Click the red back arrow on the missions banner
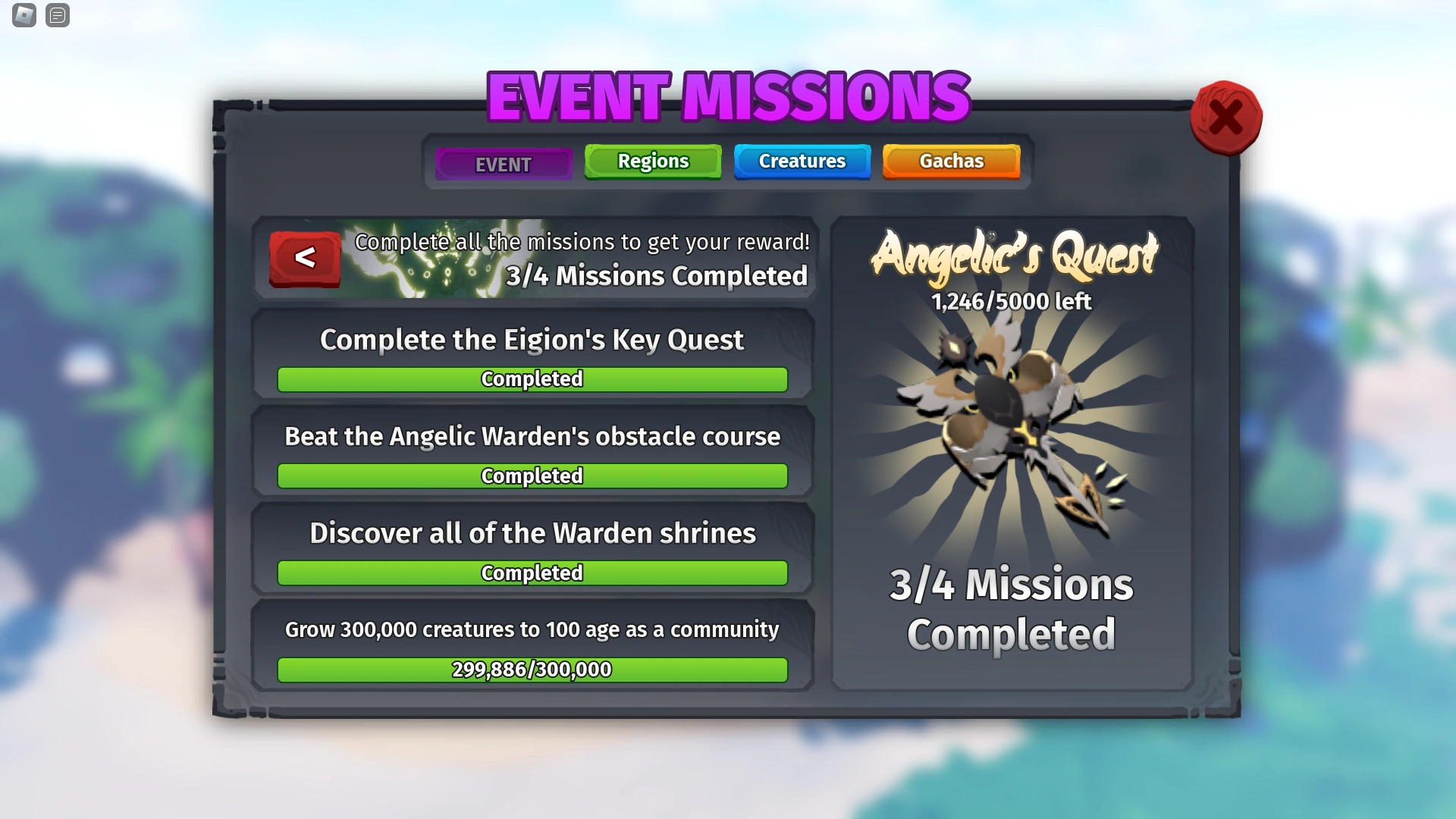 tap(305, 258)
